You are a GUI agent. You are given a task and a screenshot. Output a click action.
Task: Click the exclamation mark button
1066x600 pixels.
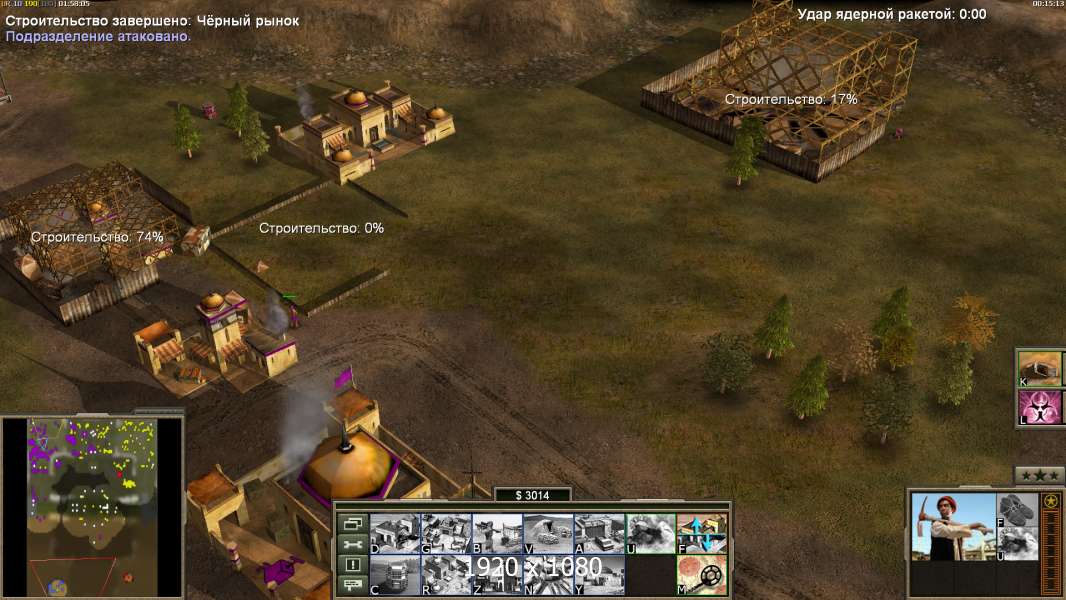351,565
